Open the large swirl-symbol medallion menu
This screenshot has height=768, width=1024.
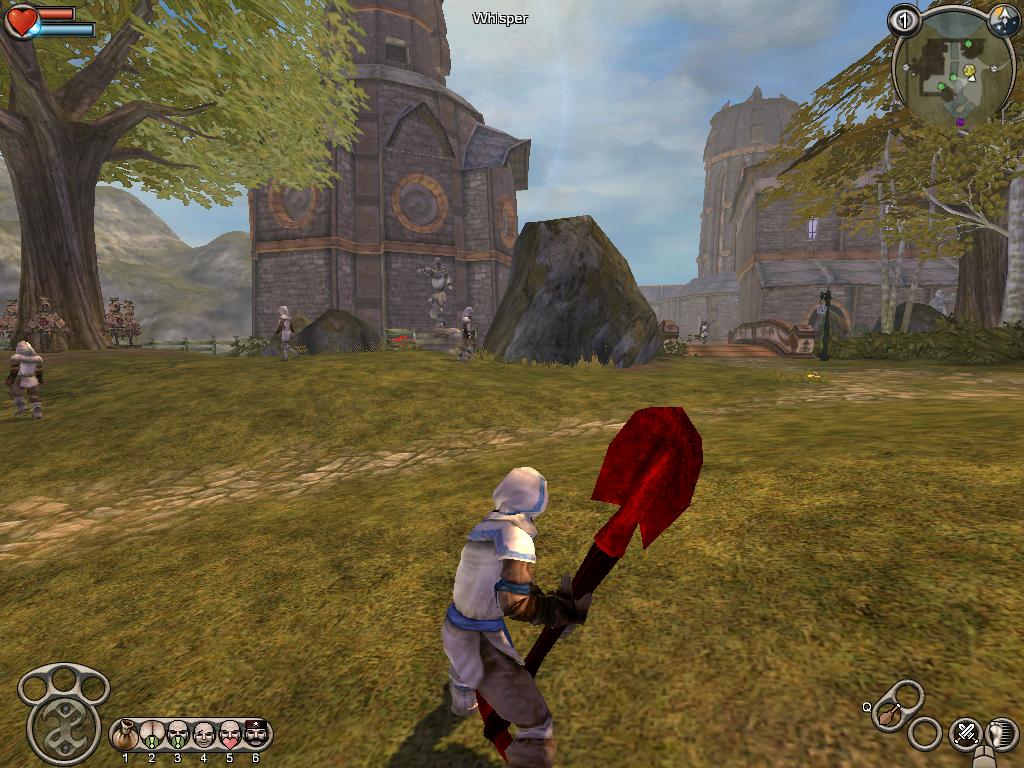click(63, 727)
